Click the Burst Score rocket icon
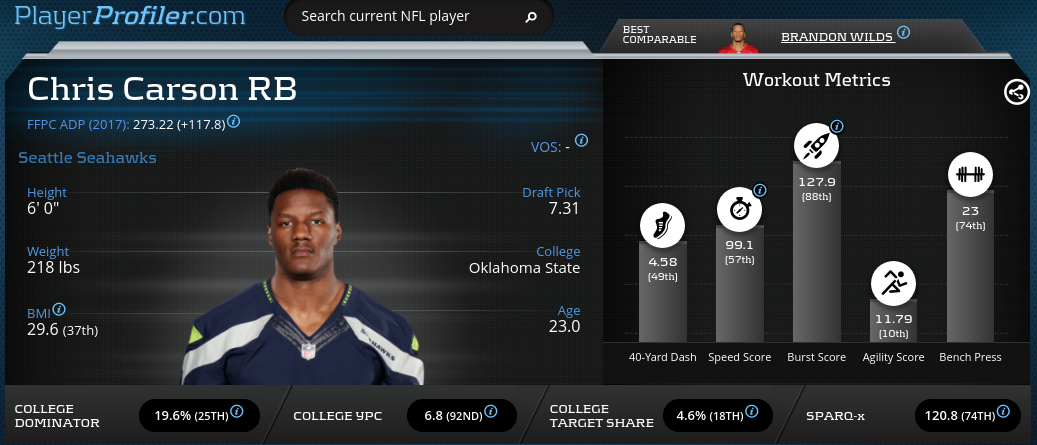The height and width of the screenshot is (445, 1037). coord(817,146)
